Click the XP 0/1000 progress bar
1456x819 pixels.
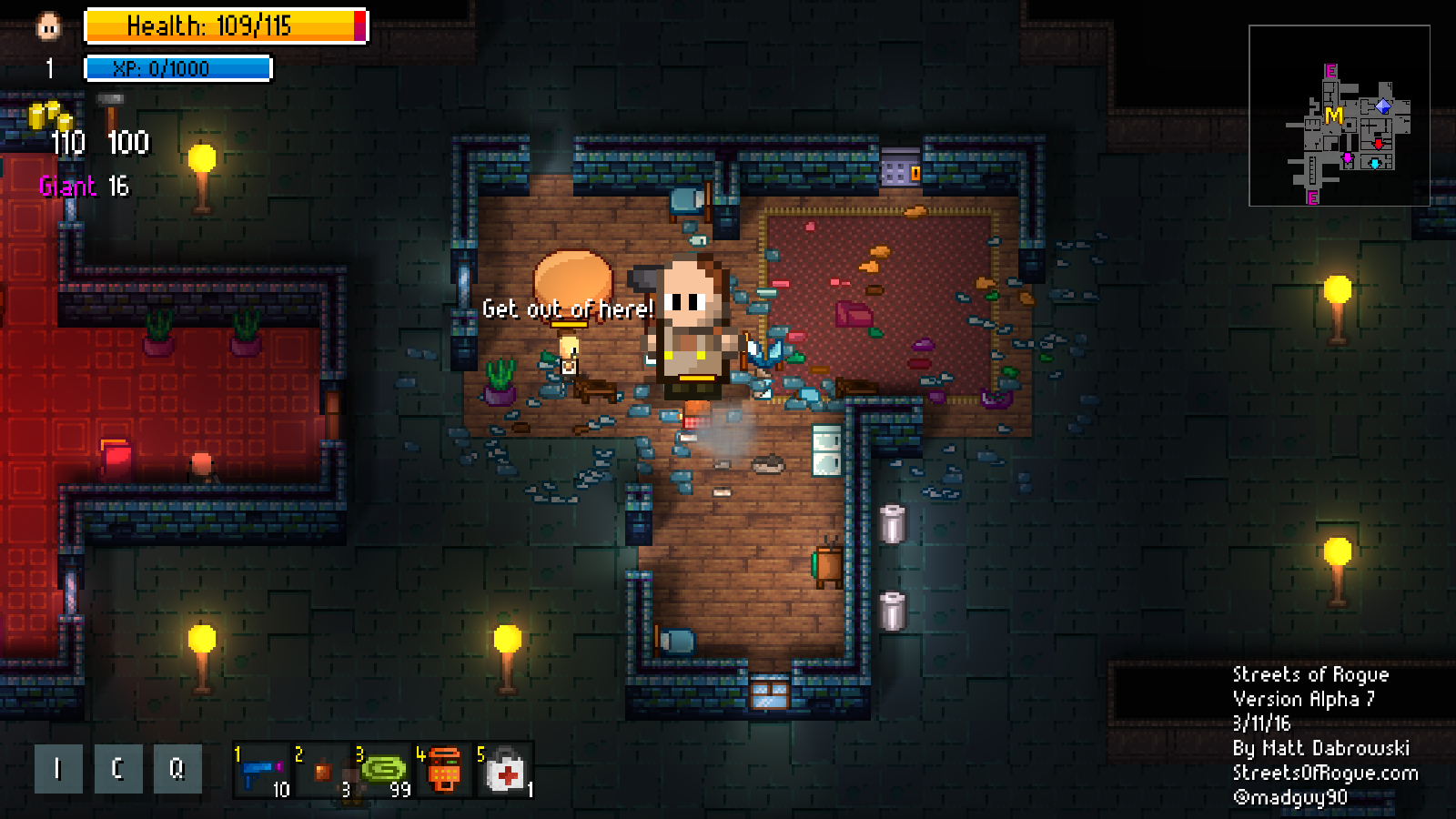point(176,67)
